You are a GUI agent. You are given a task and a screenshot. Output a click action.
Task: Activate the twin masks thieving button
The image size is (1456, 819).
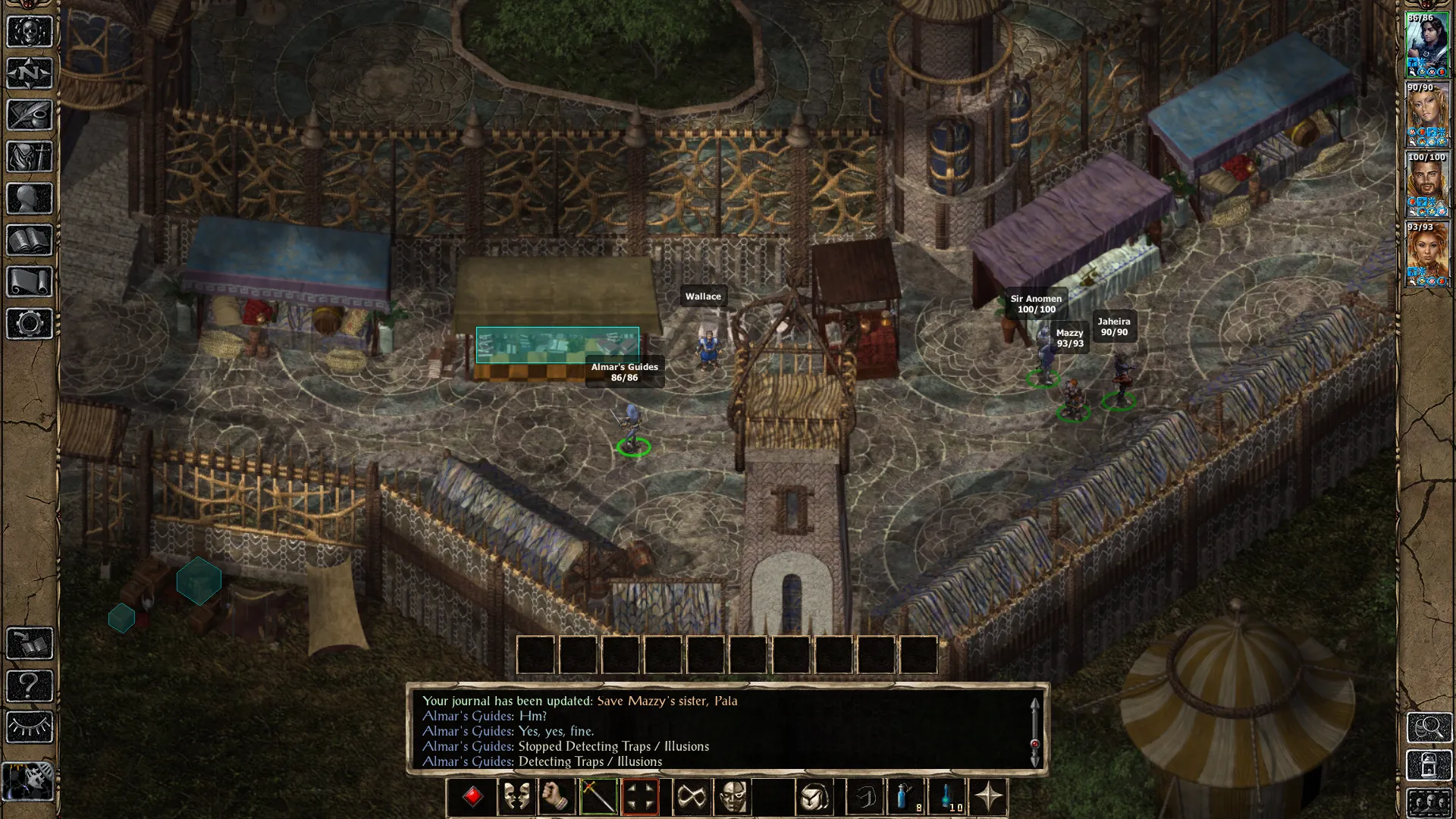[x=516, y=797]
